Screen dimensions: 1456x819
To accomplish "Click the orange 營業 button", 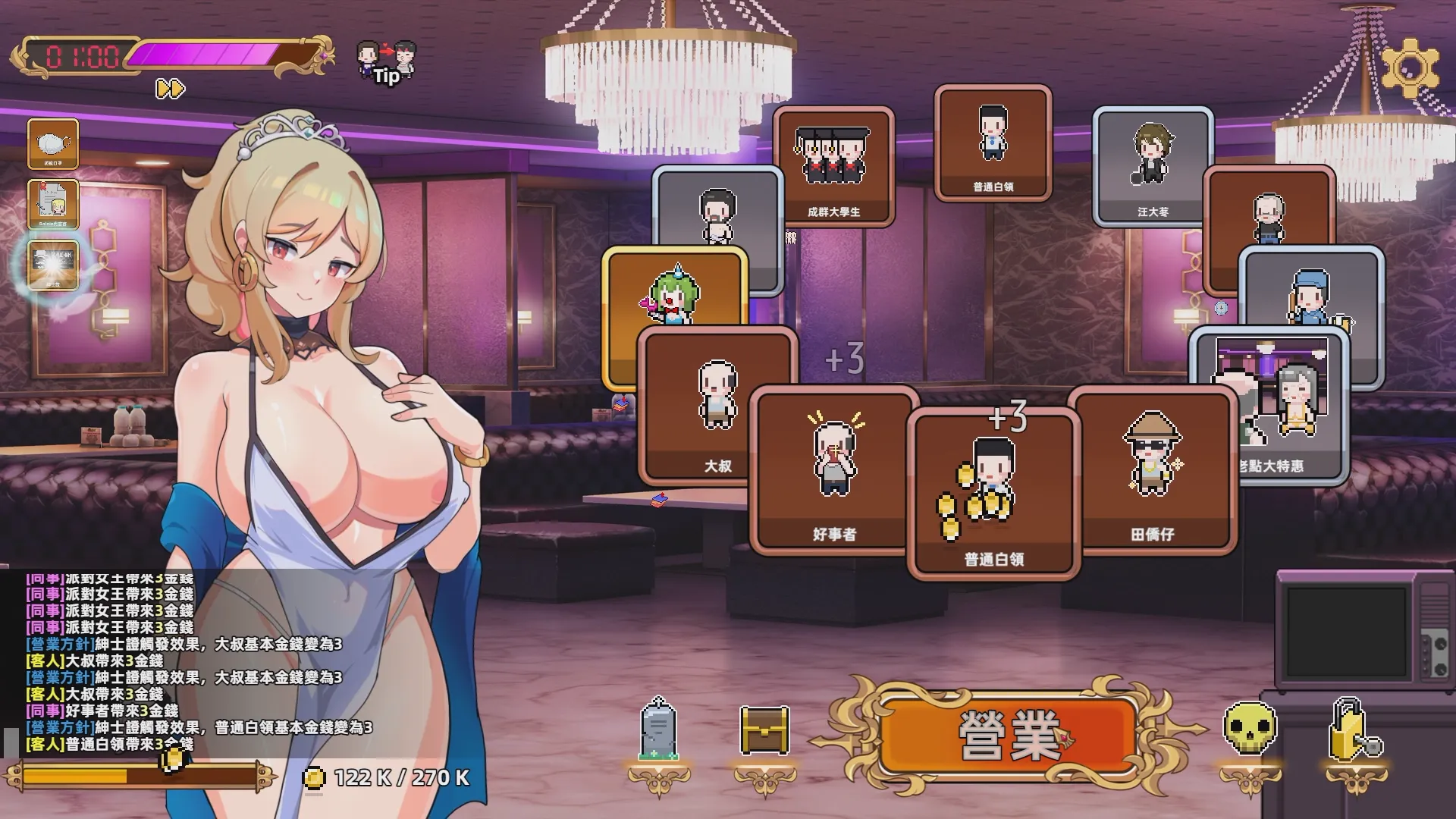I will 1009,735.
